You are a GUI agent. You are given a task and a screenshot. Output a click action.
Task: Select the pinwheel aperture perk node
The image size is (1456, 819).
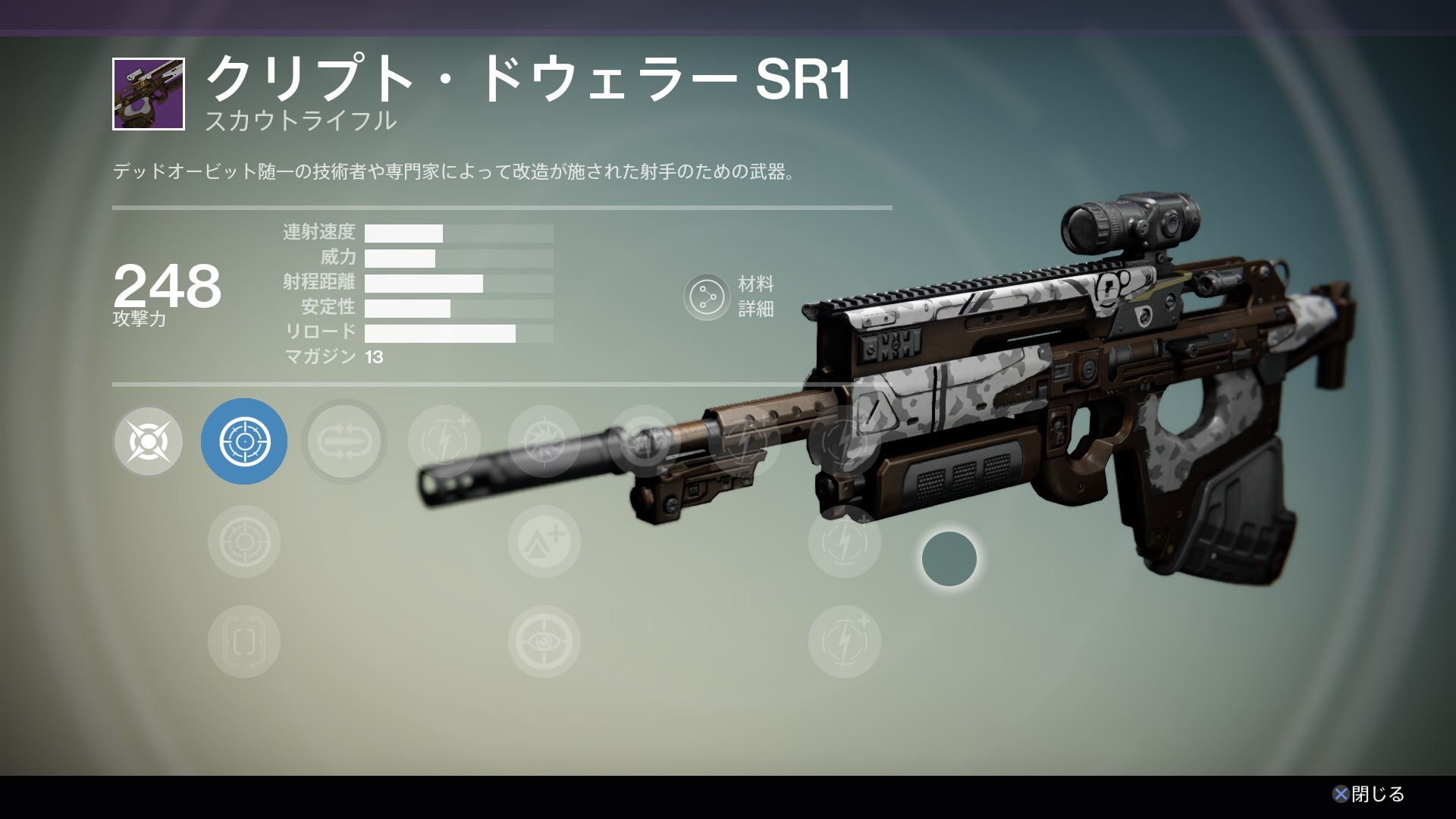544,441
